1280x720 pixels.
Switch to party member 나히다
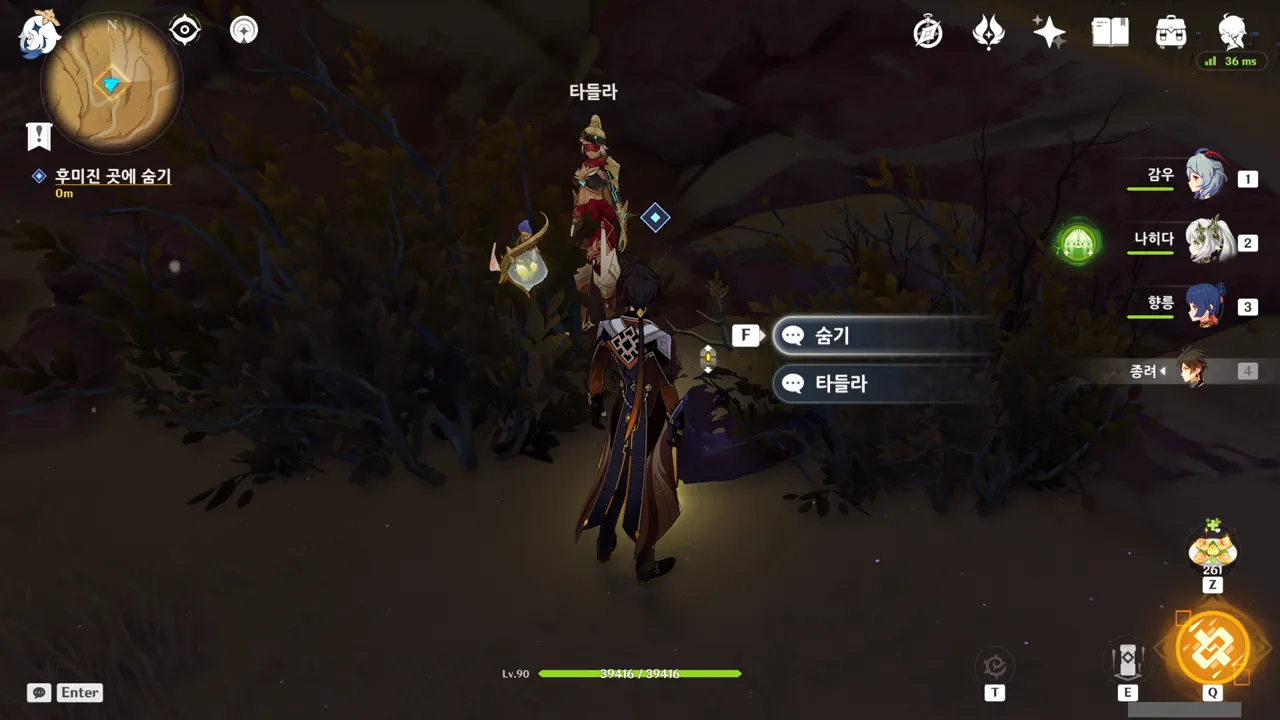[1206, 241]
